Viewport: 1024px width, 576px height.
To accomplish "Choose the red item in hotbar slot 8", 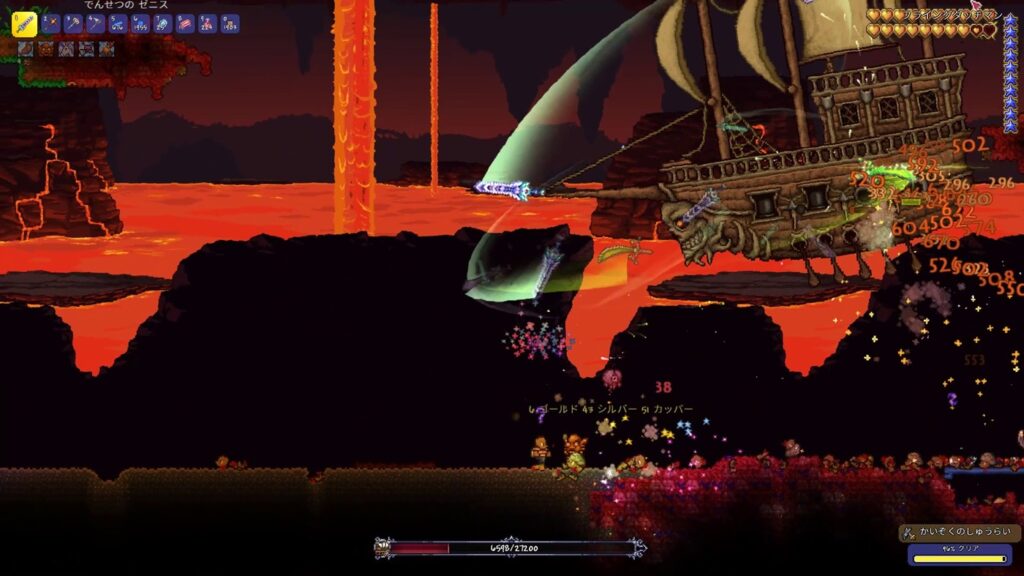I will [185, 23].
